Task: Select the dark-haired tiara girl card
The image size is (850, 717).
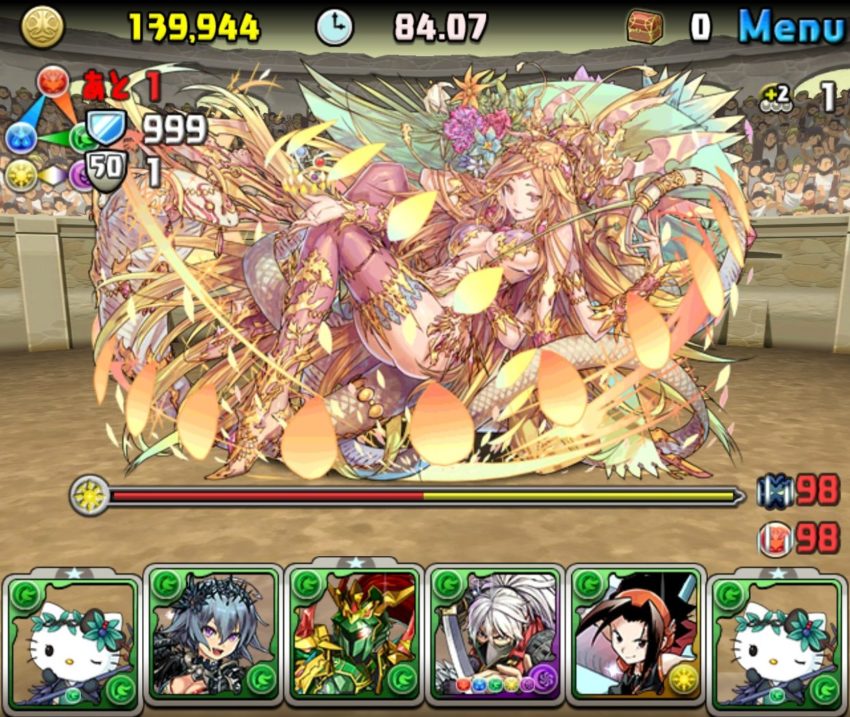Action: [214, 636]
